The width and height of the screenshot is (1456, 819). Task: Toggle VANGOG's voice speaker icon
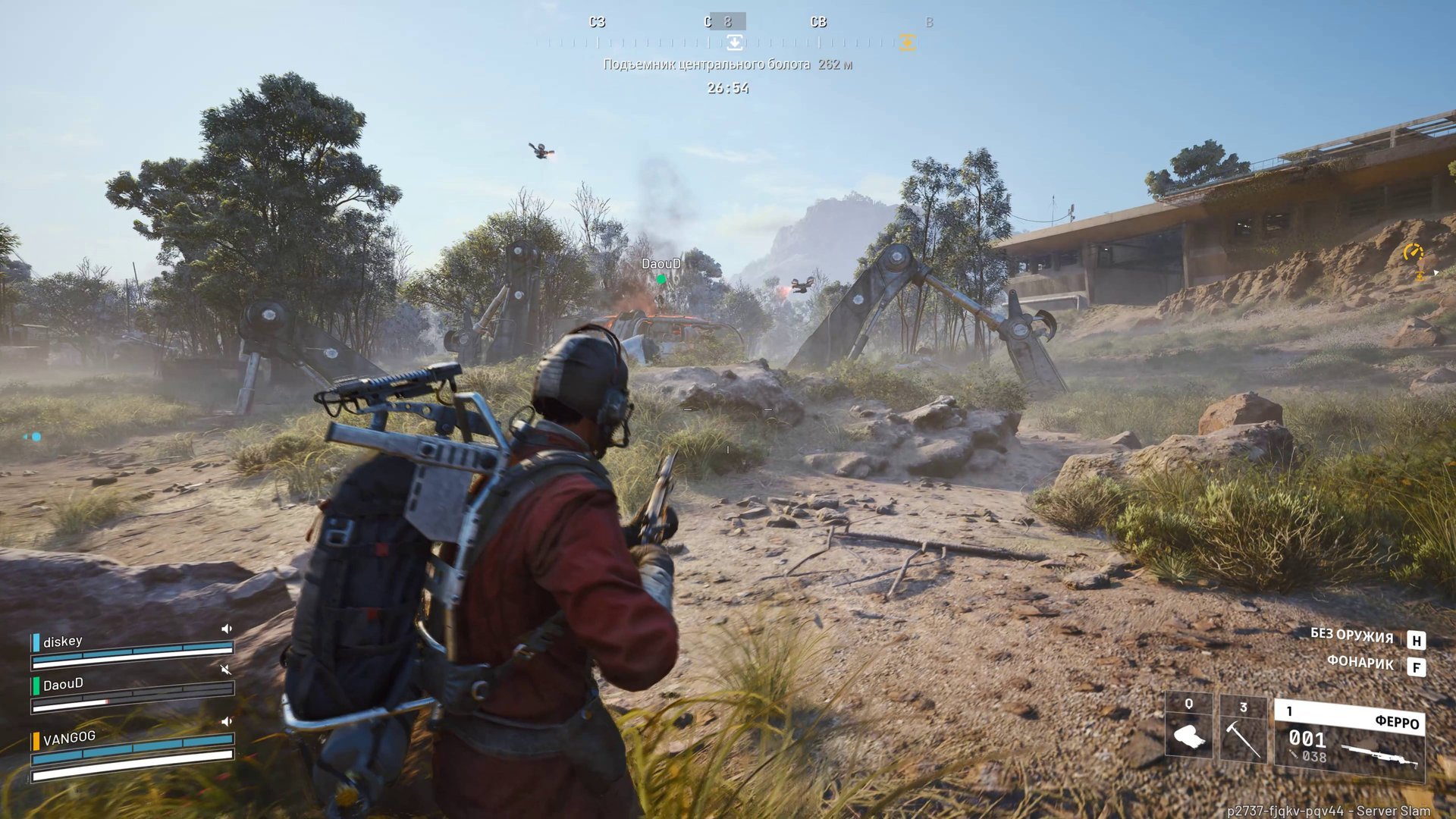(226, 721)
